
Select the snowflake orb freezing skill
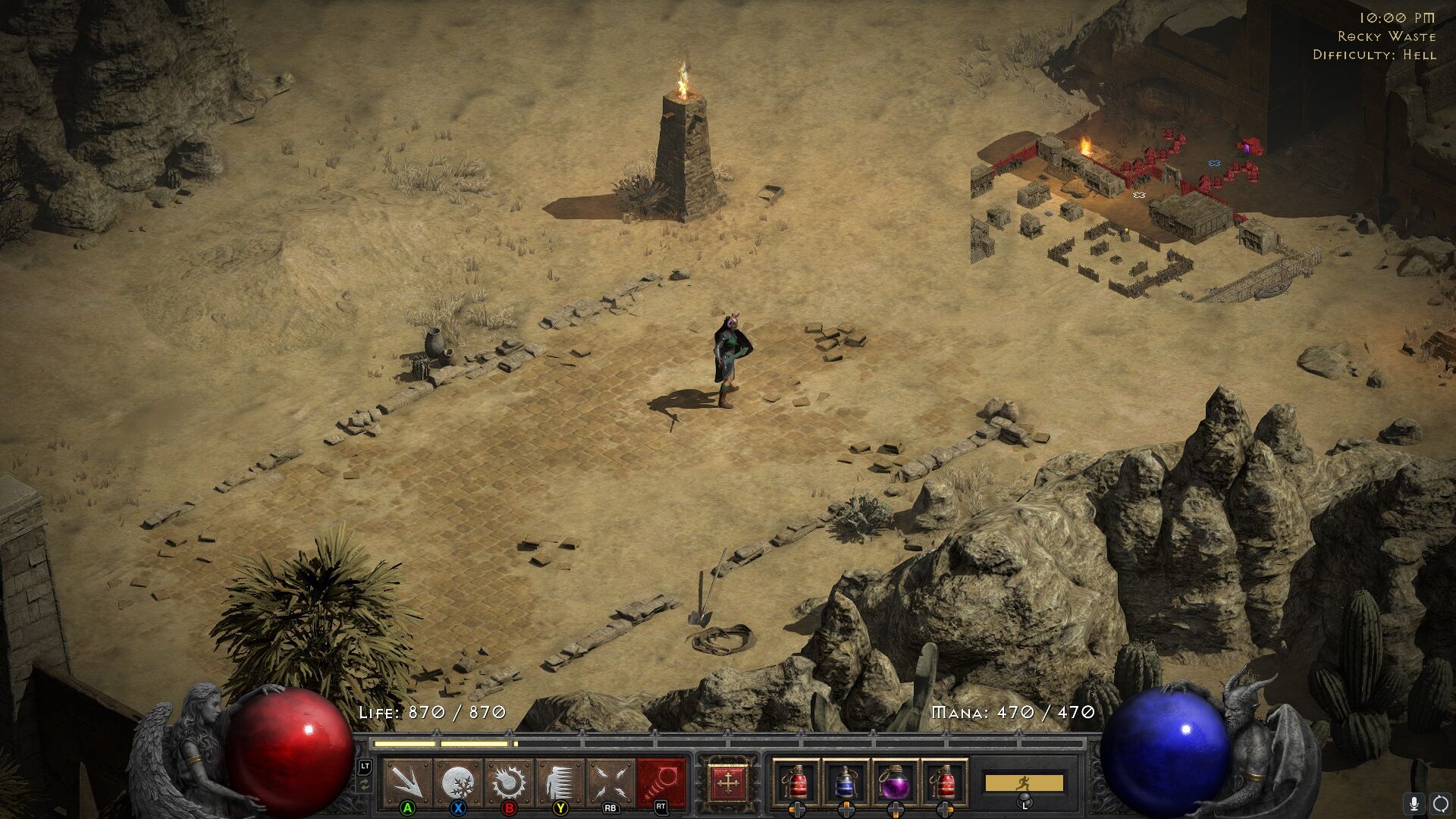coord(458,781)
